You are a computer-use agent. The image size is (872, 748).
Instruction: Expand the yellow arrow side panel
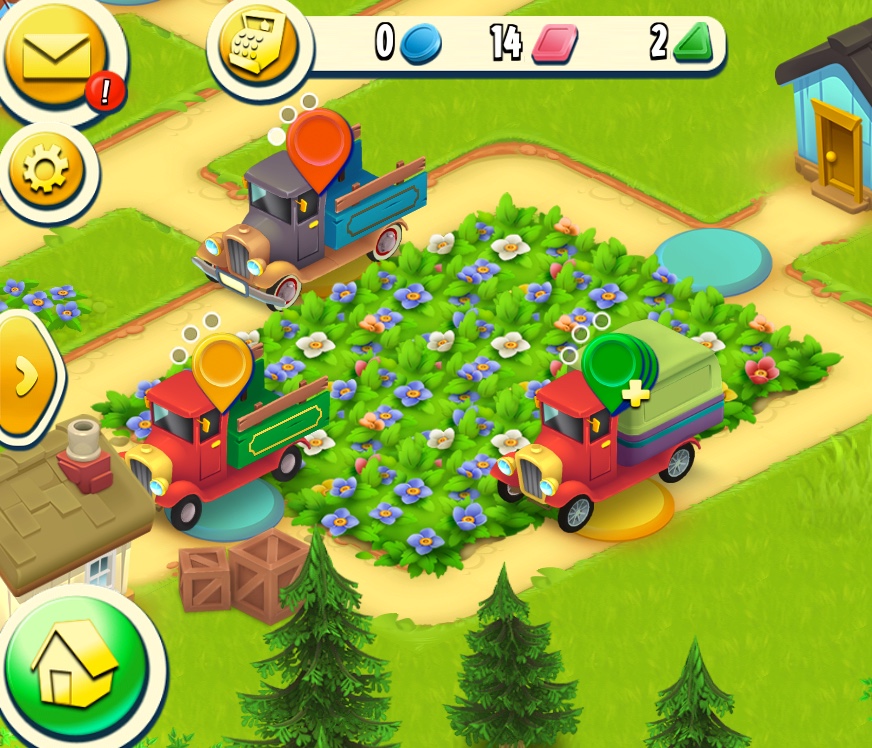(24, 374)
